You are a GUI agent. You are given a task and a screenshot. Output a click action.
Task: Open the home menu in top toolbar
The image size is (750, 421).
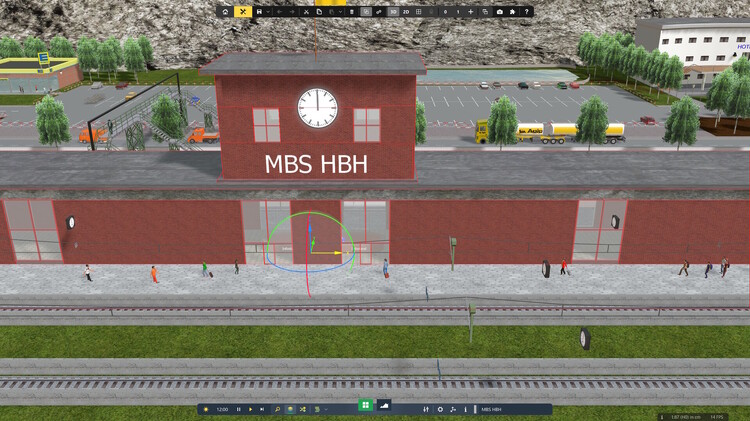coord(225,12)
